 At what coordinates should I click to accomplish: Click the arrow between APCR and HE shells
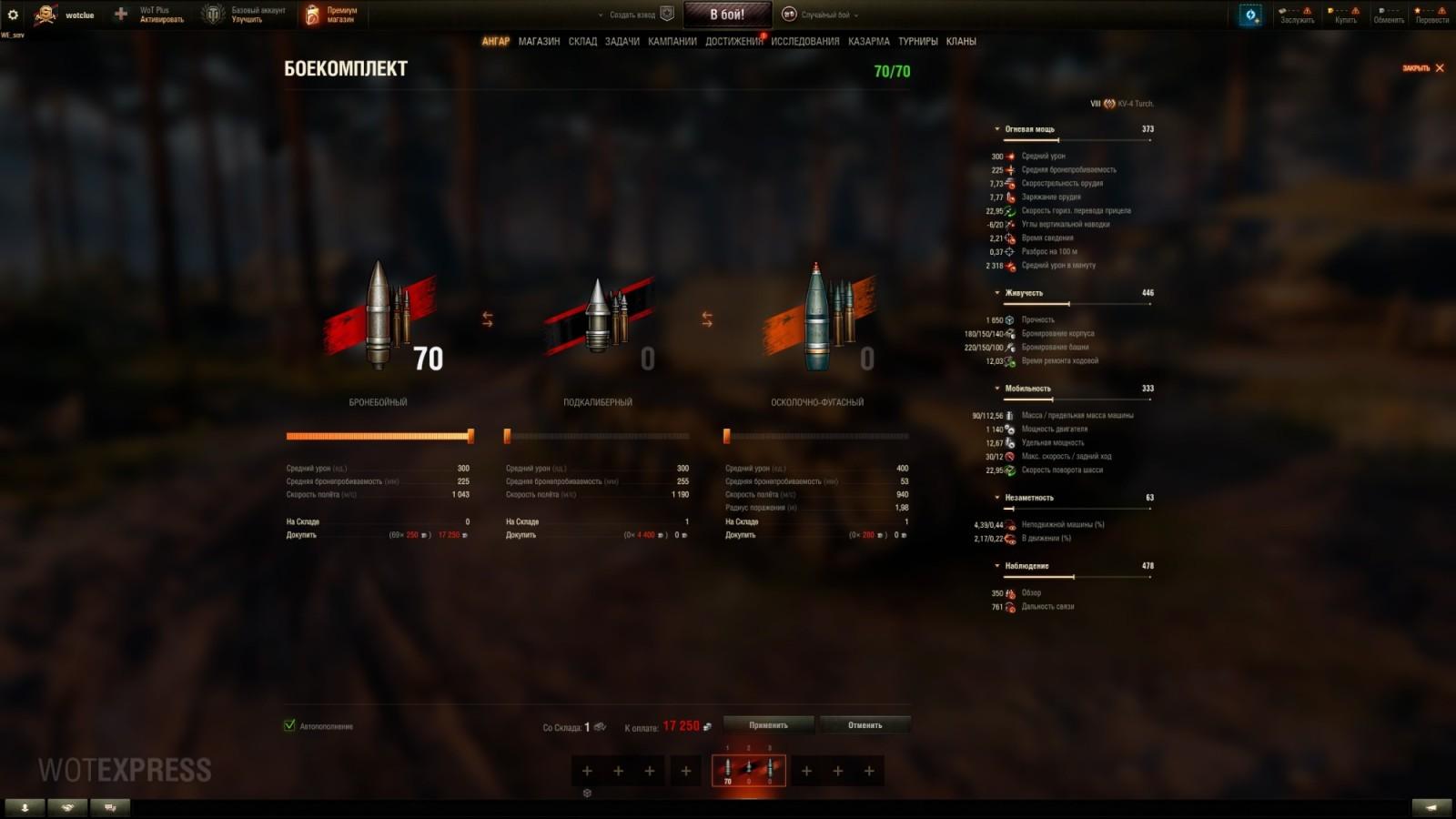point(705,318)
